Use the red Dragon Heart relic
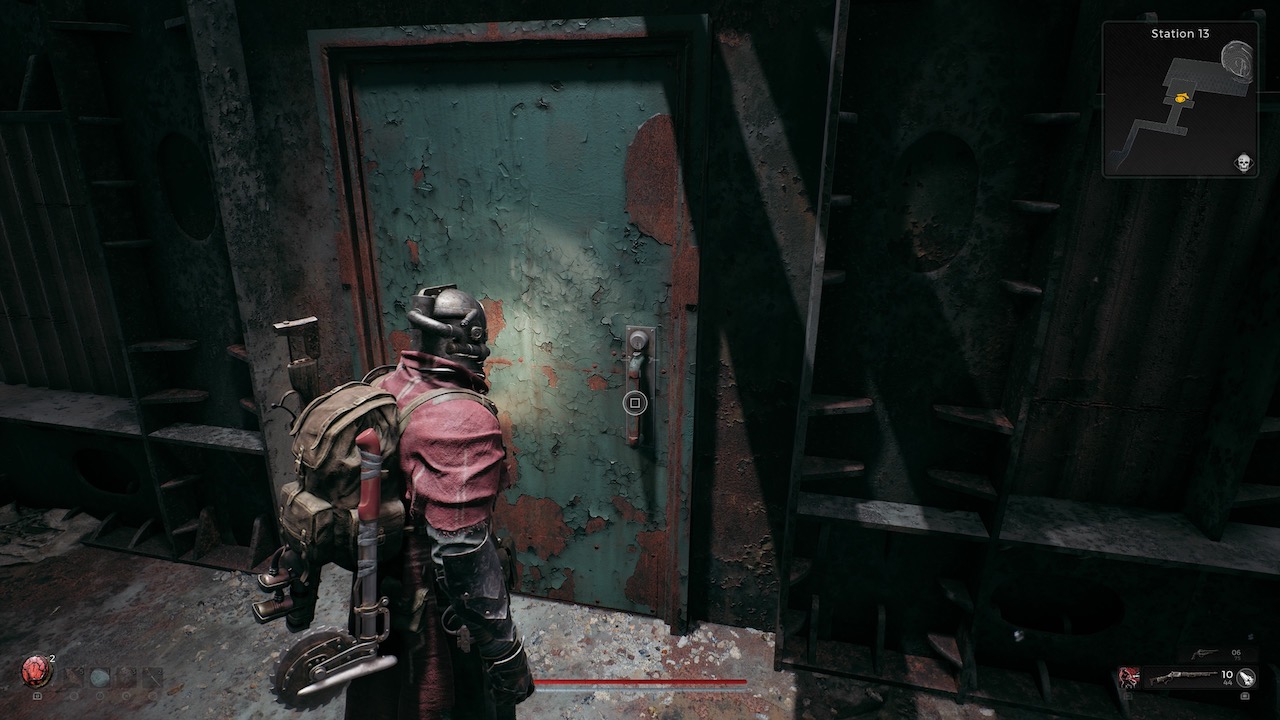Image resolution: width=1280 pixels, height=720 pixels. tap(37, 669)
